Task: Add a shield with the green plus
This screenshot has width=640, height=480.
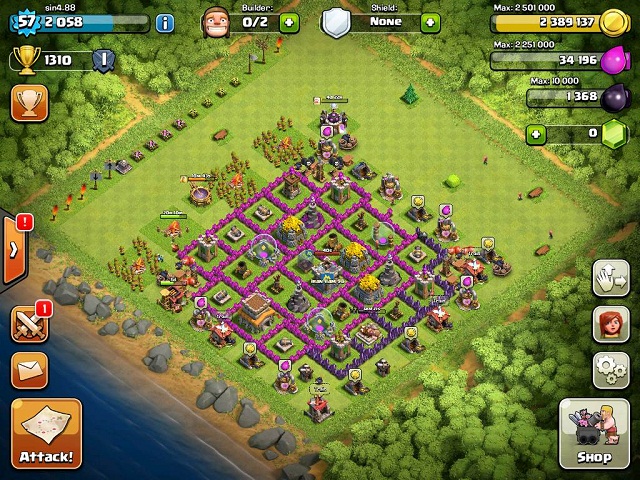Action: click(x=430, y=22)
